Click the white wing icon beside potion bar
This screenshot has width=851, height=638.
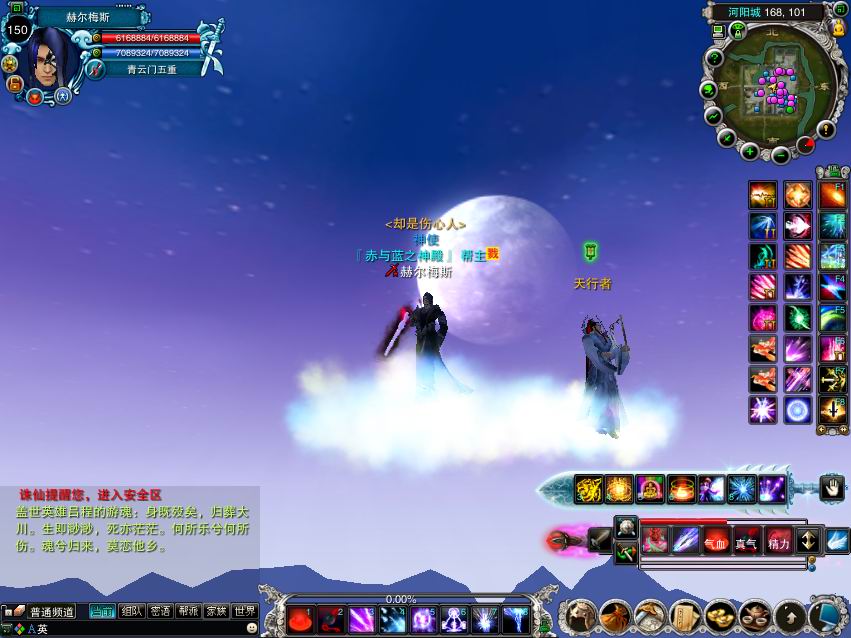[x=837, y=541]
